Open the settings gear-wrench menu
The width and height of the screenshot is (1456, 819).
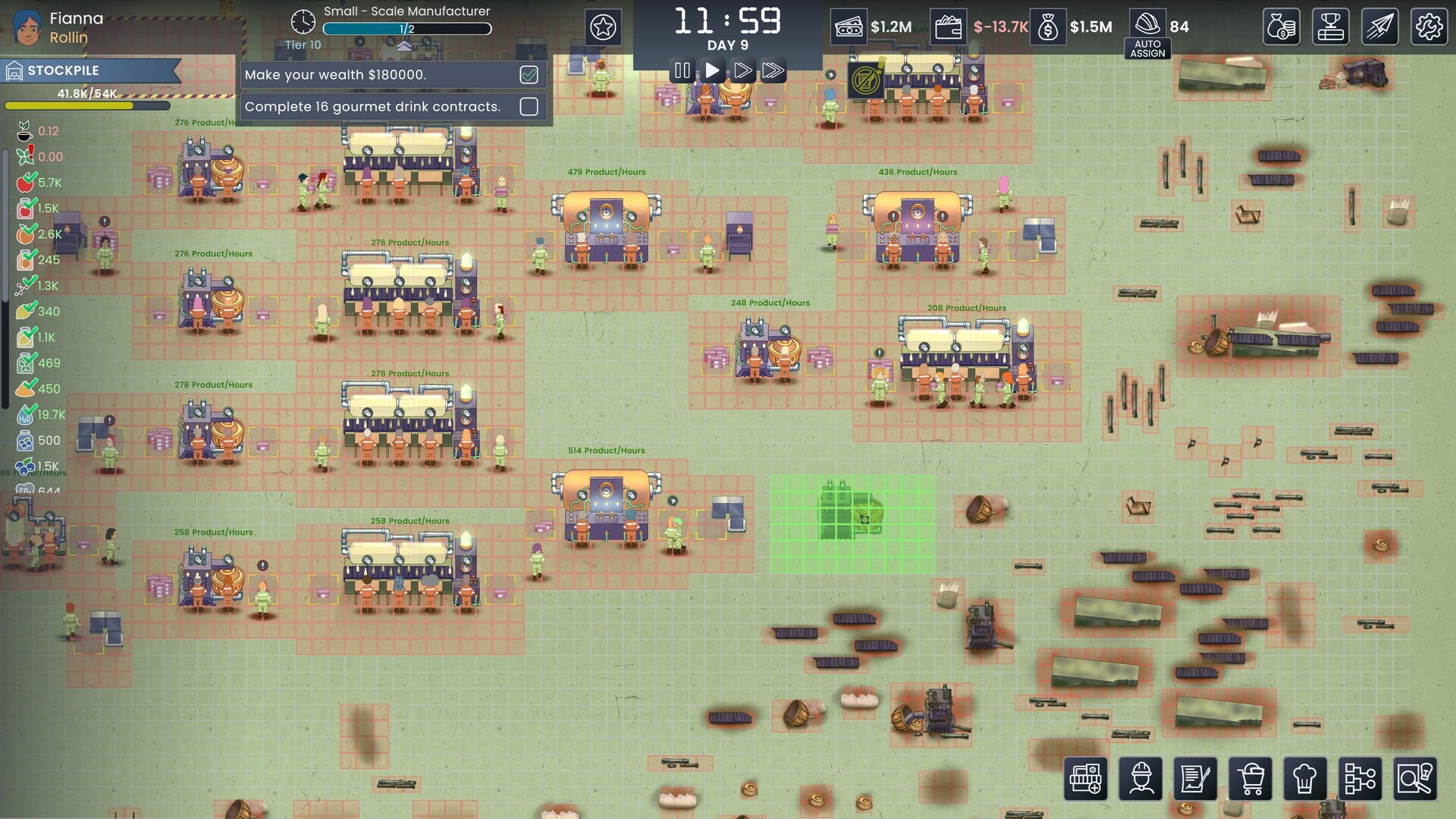1429,27
